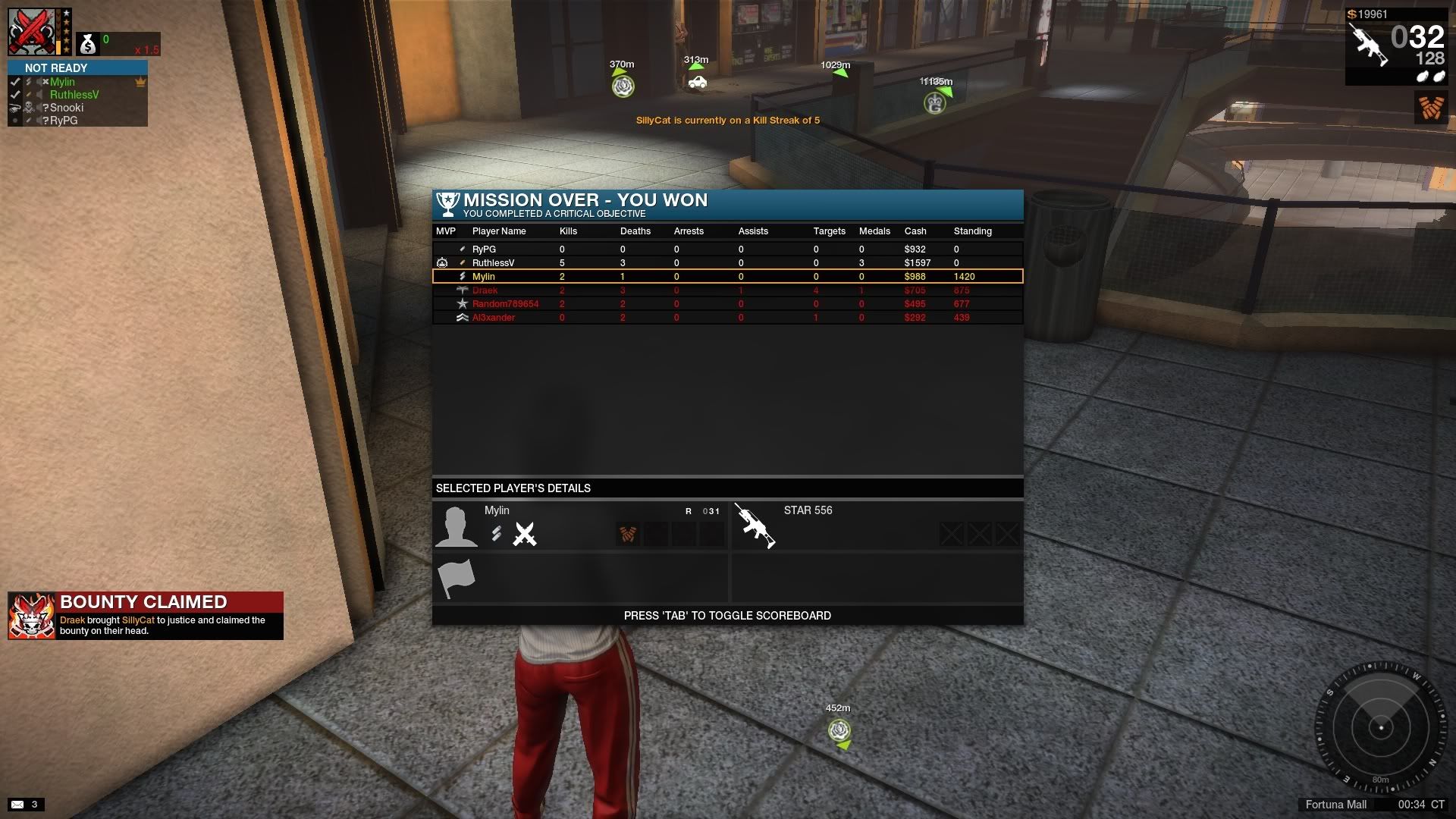Click the money bag icon
The height and width of the screenshot is (819, 1456).
point(88,45)
